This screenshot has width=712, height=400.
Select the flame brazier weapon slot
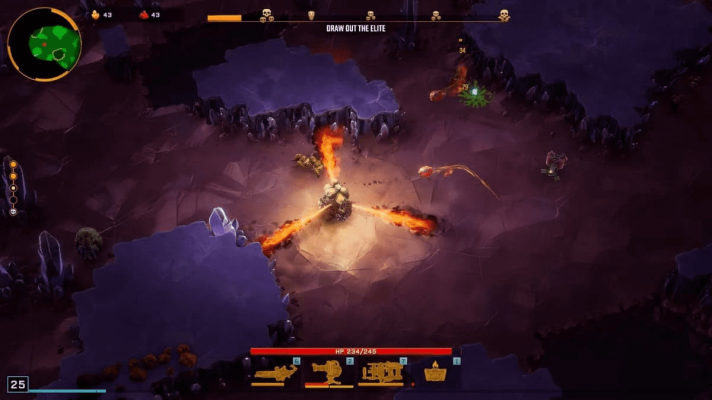tap(435, 373)
